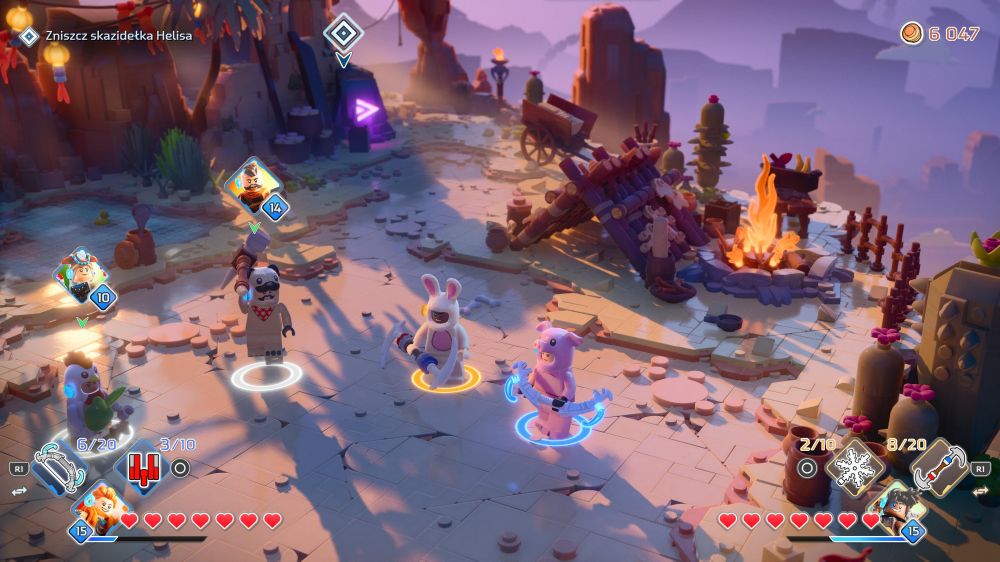Viewport: 1000px width, 562px height.
Task: Select the level 14 ally portrait
Action: (x=253, y=187)
